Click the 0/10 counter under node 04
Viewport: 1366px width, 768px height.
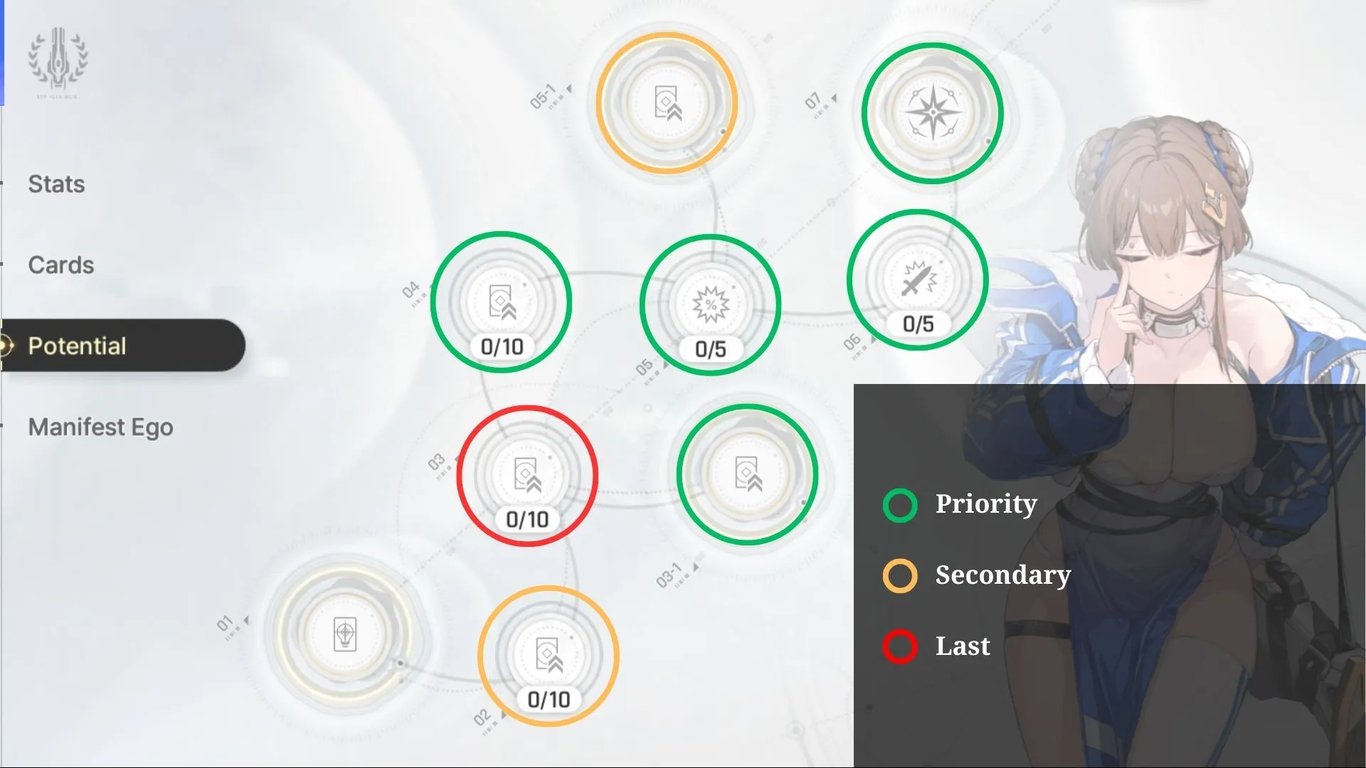[501, 348]
